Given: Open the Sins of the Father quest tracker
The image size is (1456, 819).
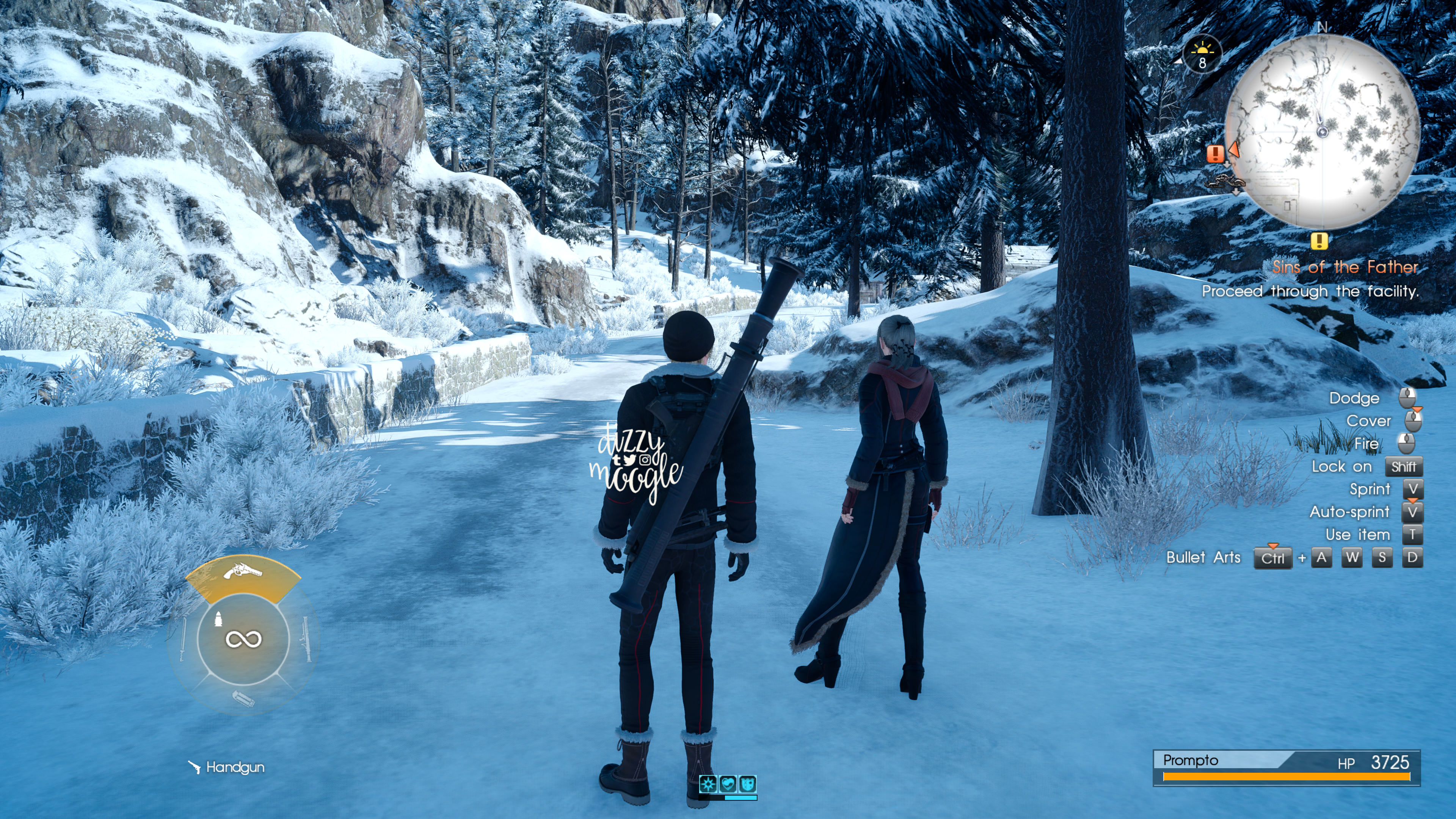Looking at the screenshot, I should [1345, 267].
